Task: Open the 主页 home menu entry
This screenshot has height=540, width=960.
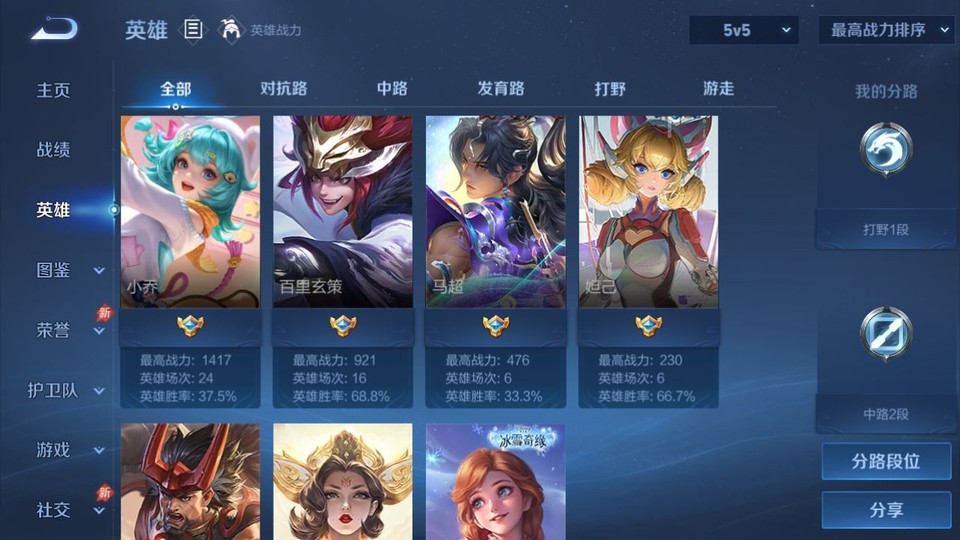Action: (x=54, y=90)
